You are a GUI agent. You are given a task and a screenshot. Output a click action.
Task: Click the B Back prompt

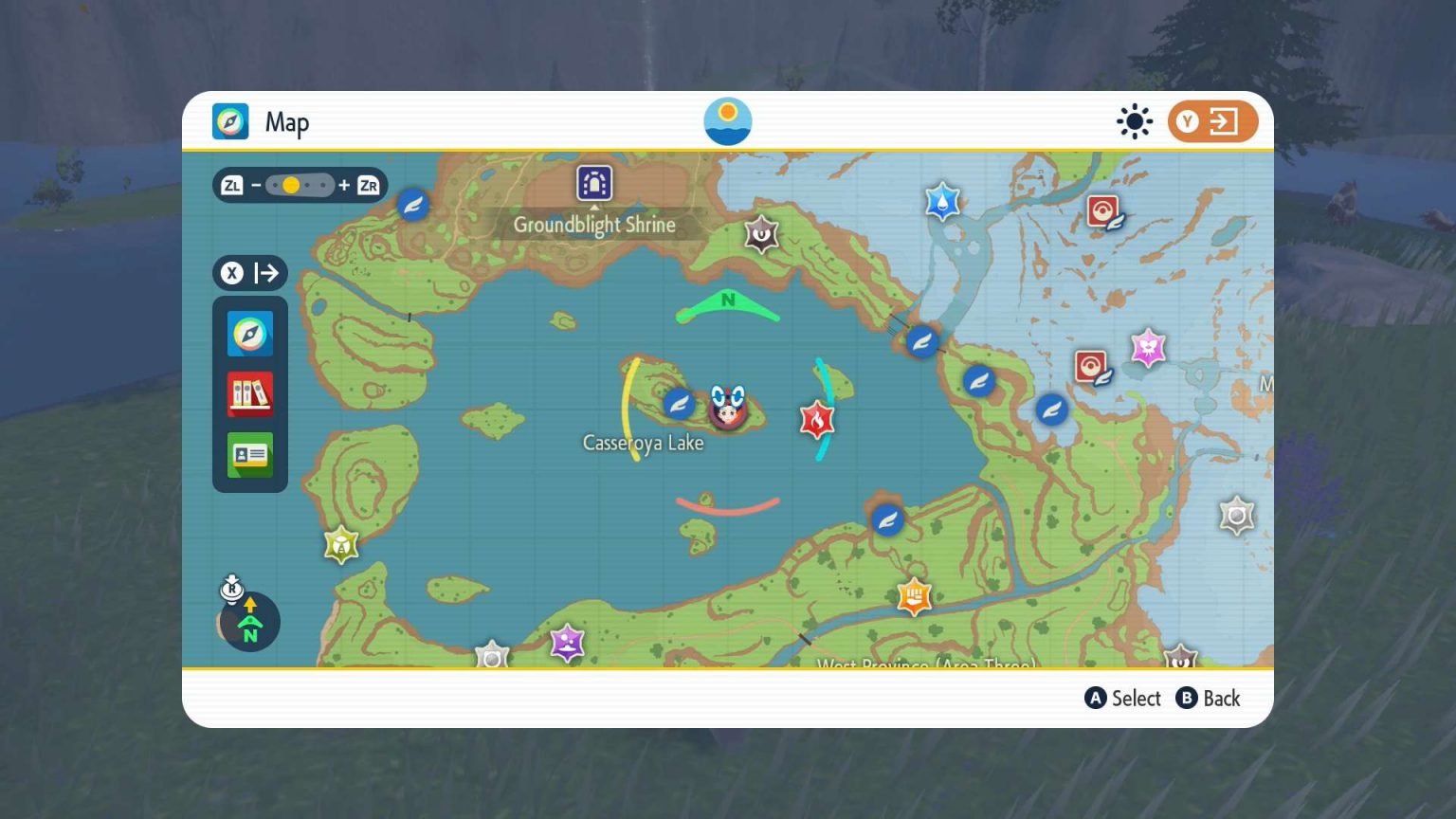(1209, 699)
